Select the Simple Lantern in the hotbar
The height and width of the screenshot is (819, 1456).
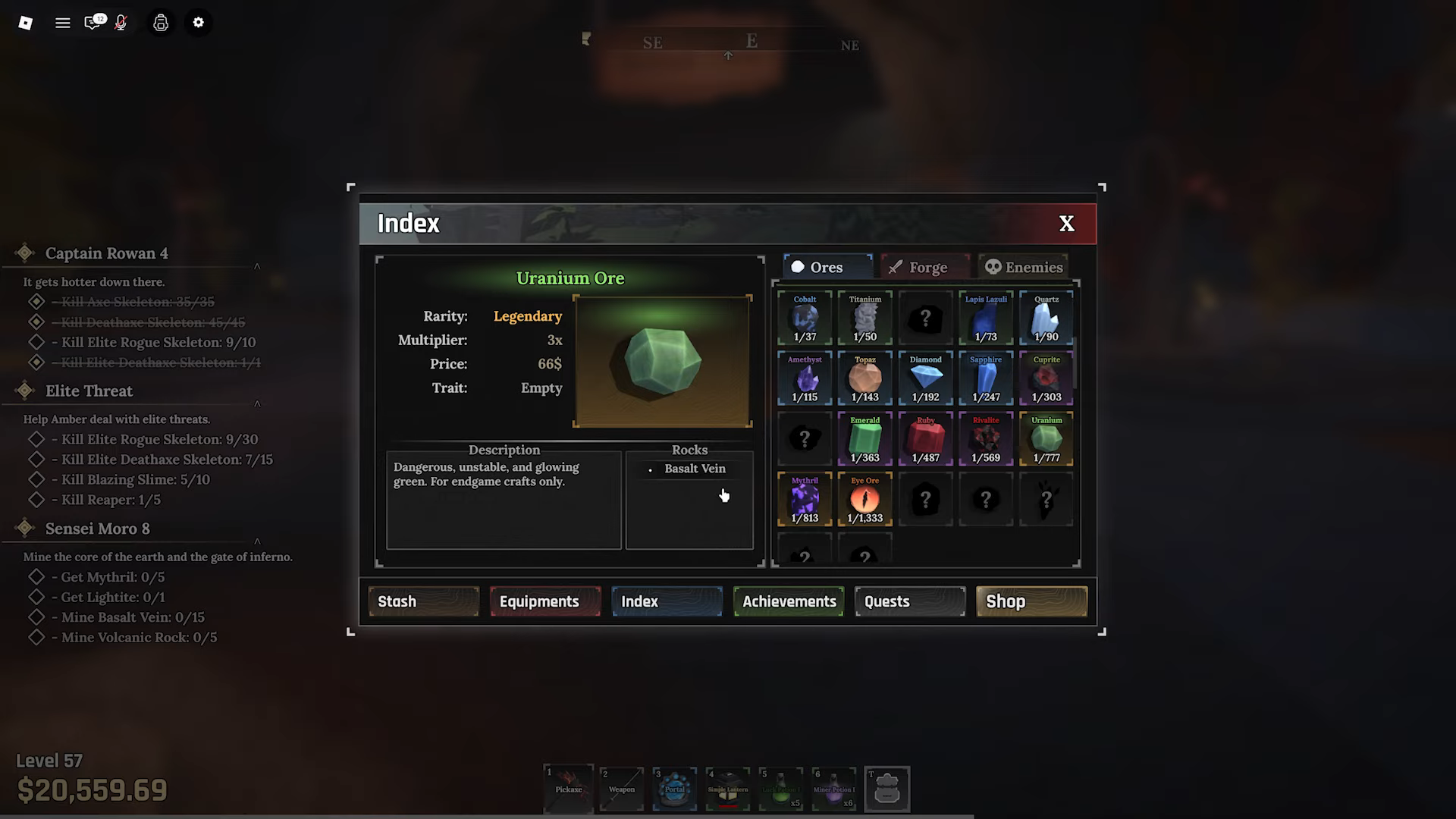tap(727, 789)
